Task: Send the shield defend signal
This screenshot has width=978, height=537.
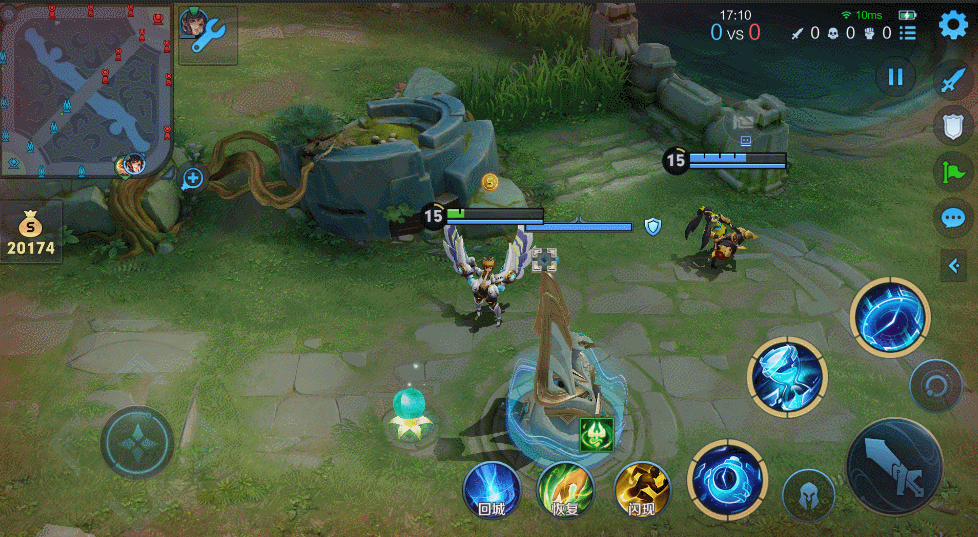Action: pyautogui.click(x=953, y=126)
